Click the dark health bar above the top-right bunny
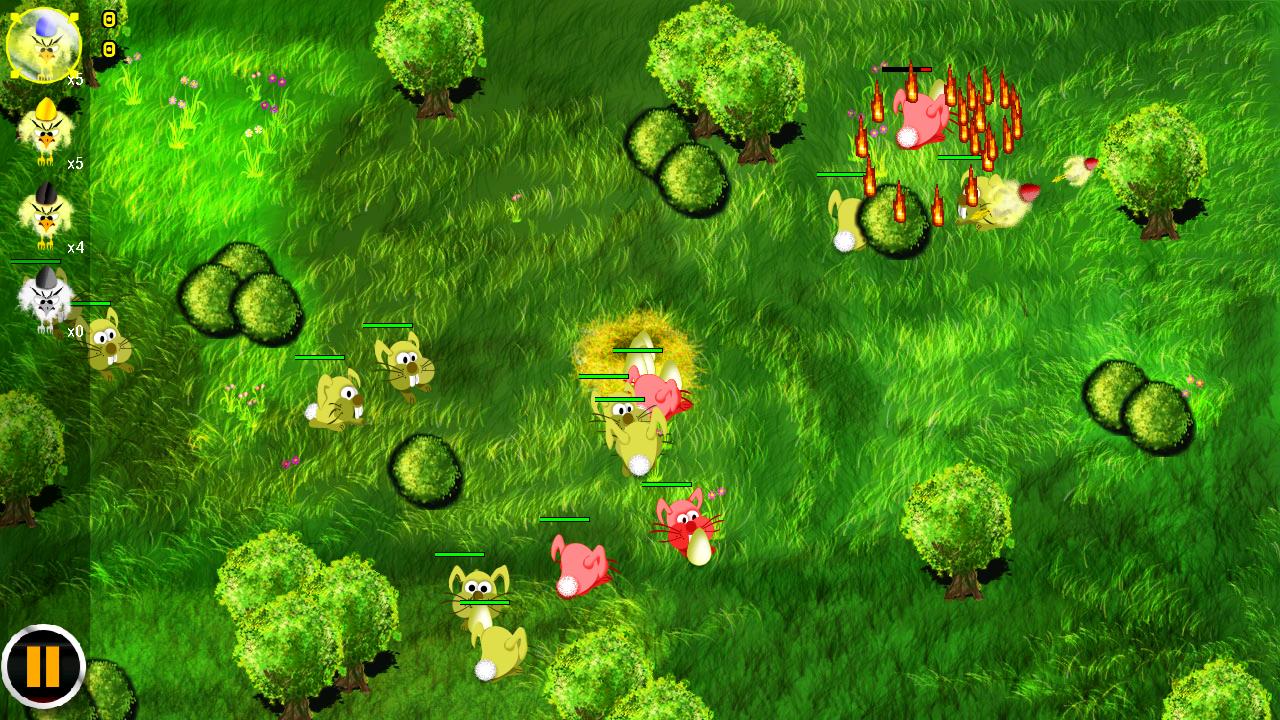Screen dimensions: 1280x720 905,70
